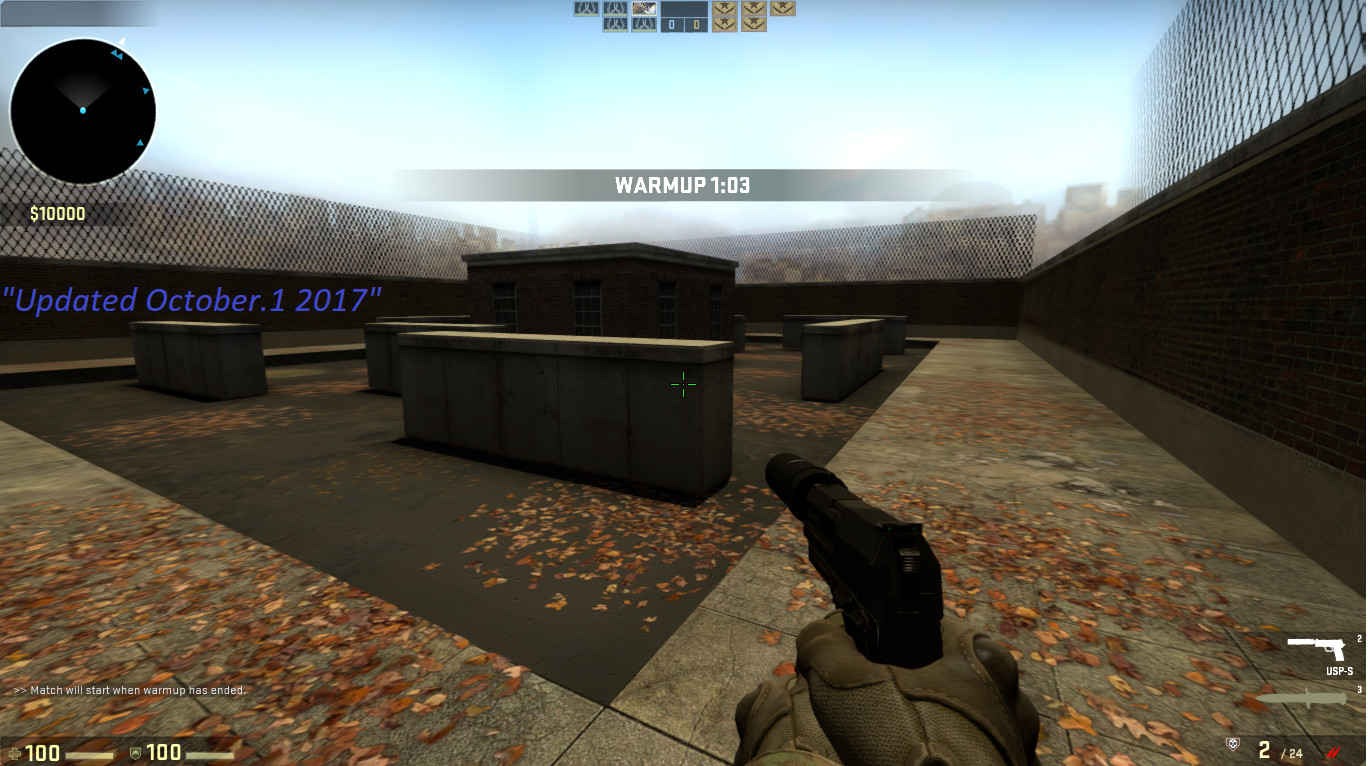Click the highlighted player avatar in the top scoreboard
Image resolution: width=1368 pixels, height=766 pixels.
[644, 9]
